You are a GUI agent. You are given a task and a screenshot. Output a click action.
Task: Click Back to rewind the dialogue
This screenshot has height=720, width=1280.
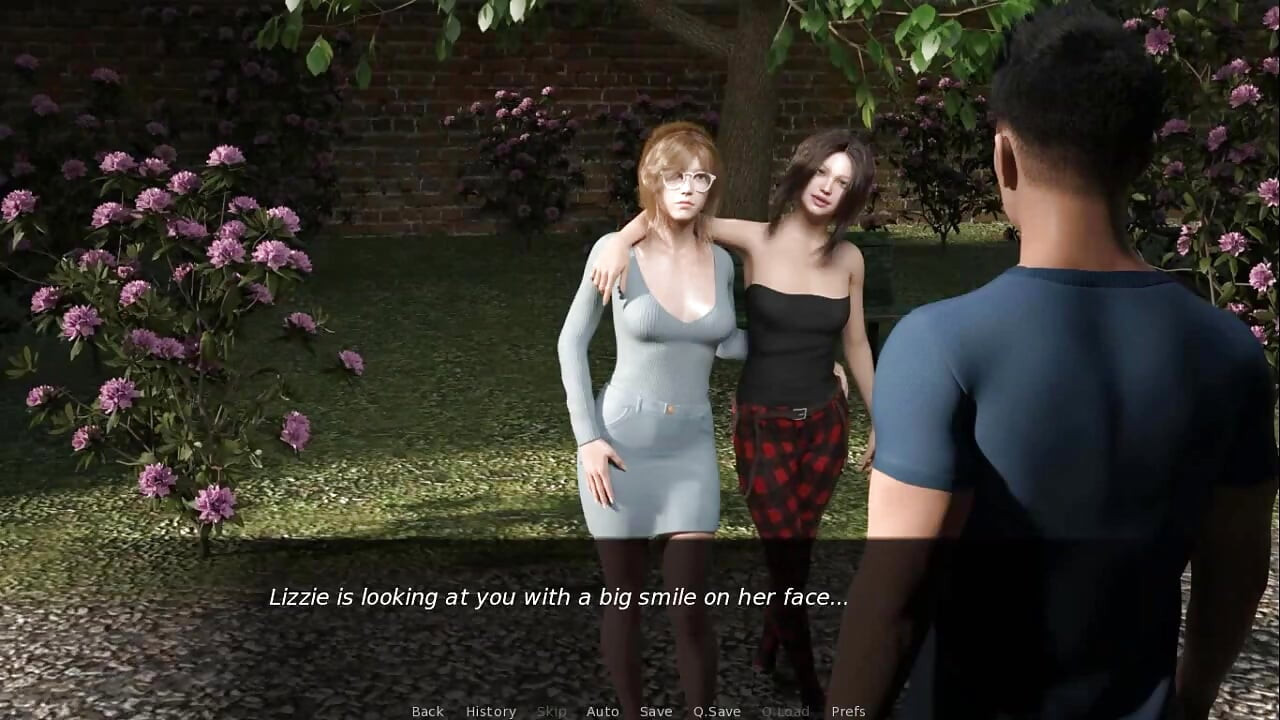click(427, 711)
